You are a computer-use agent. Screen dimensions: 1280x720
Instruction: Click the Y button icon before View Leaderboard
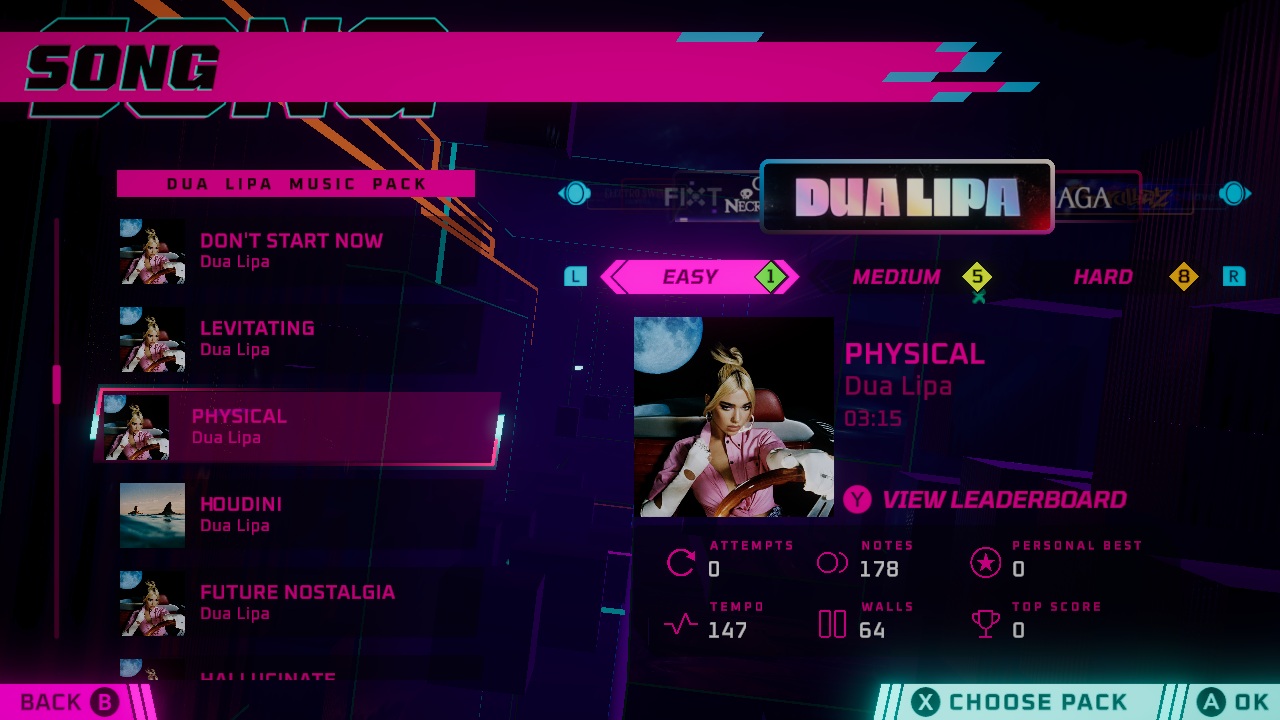[x=856, y=499]
